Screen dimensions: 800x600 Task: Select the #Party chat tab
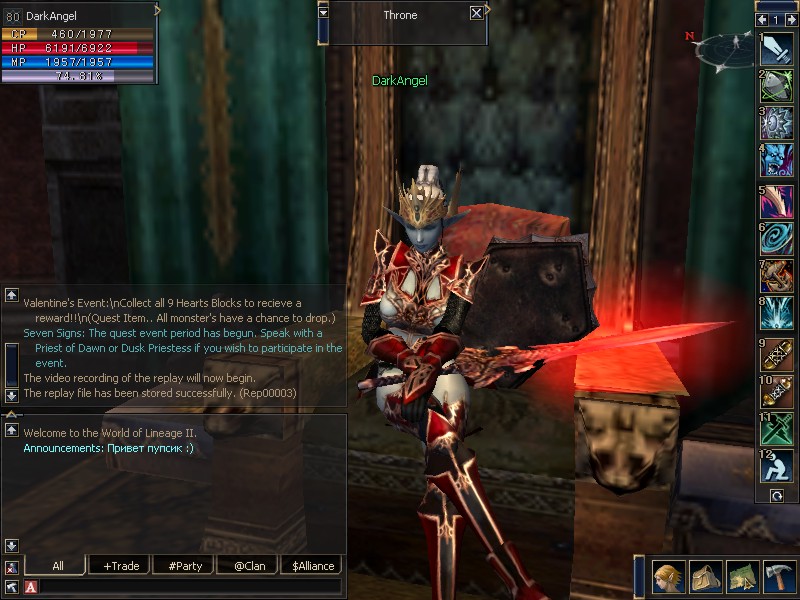[185, 566]
